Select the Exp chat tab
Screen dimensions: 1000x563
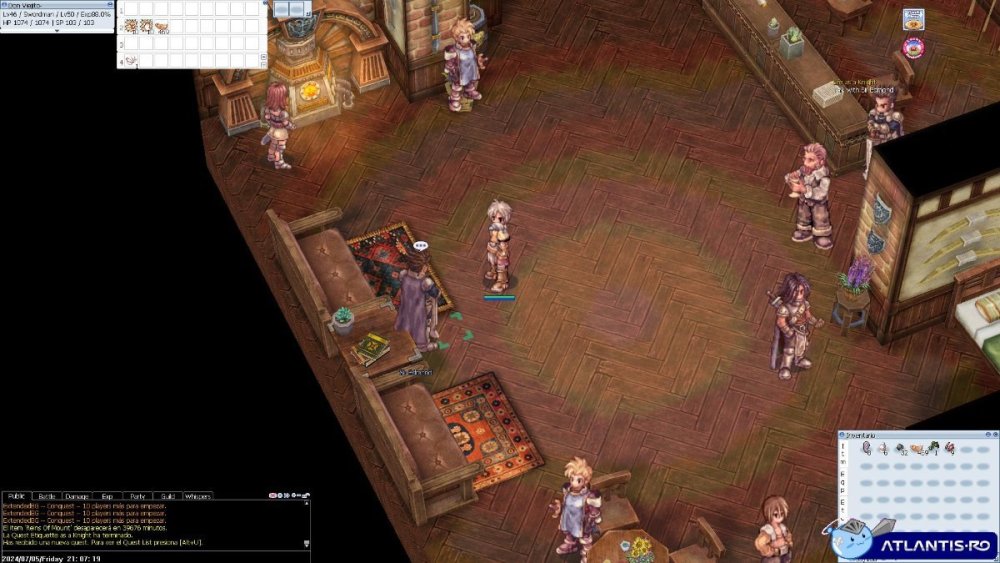[x=107, y=496]
